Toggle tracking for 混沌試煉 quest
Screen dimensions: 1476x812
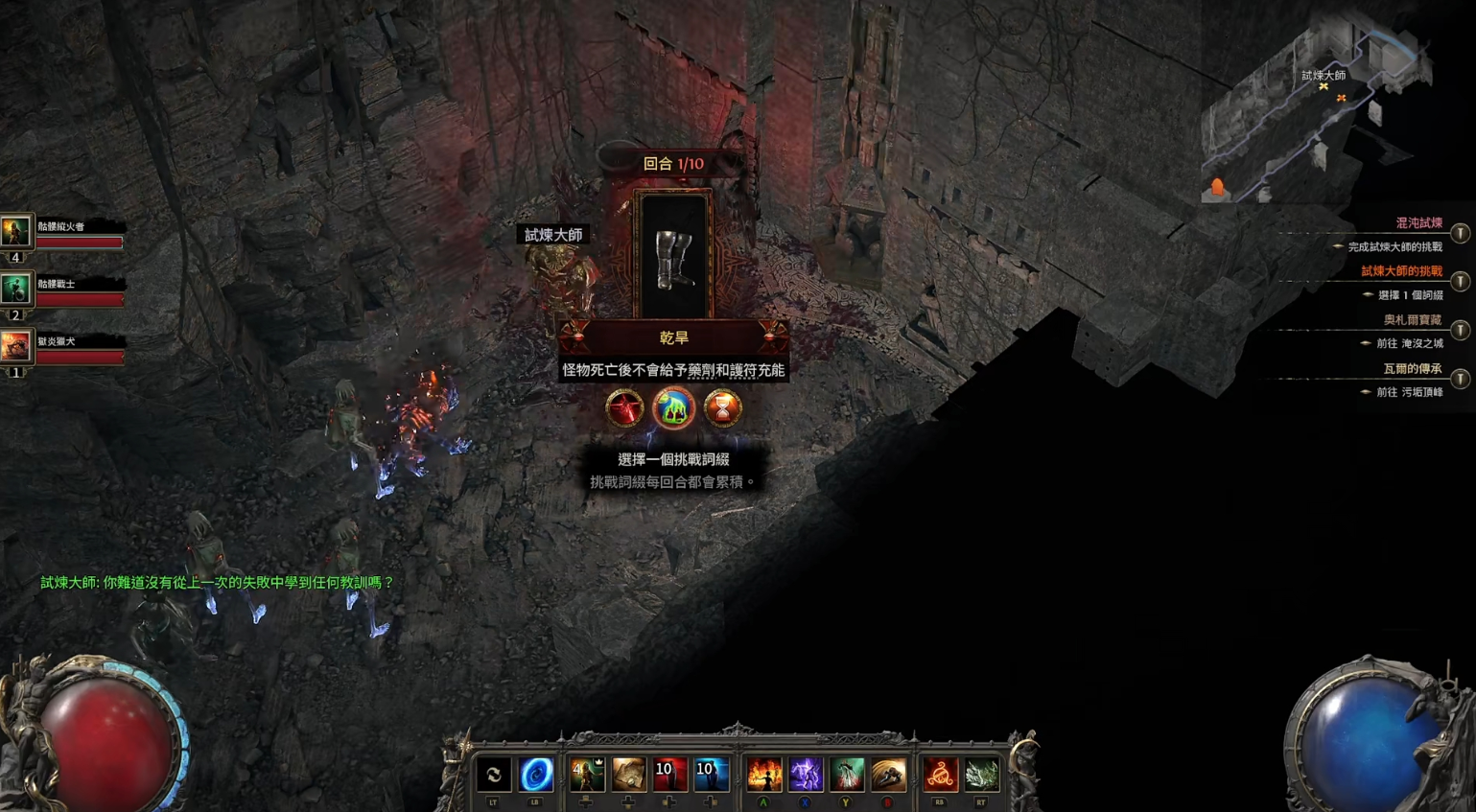click(x=1460, y=233)
